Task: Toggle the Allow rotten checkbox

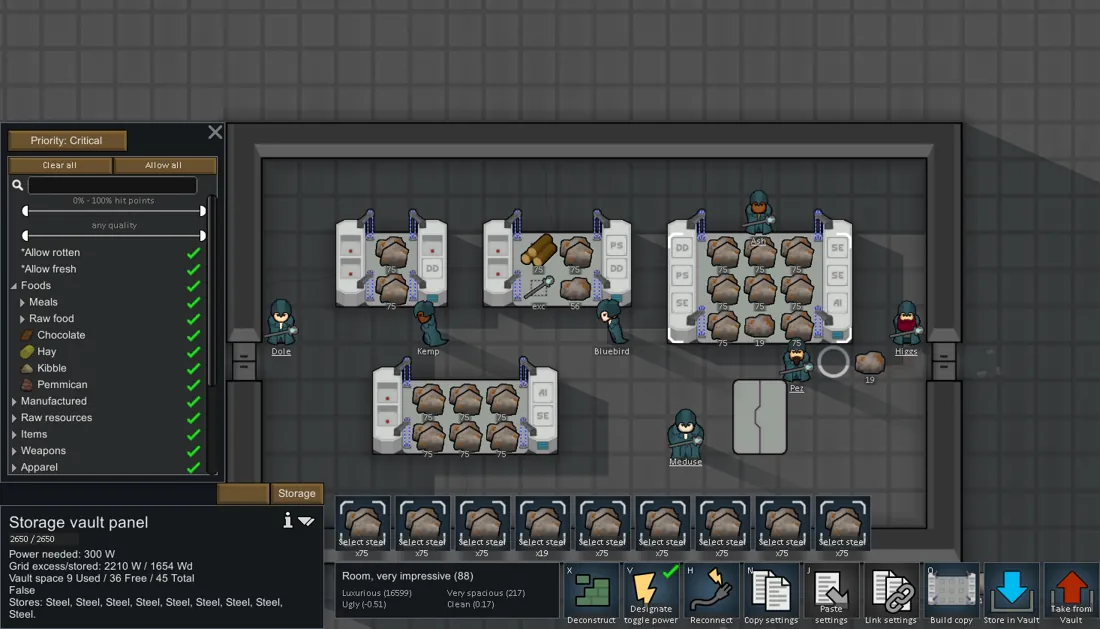Action: [193, 253]
